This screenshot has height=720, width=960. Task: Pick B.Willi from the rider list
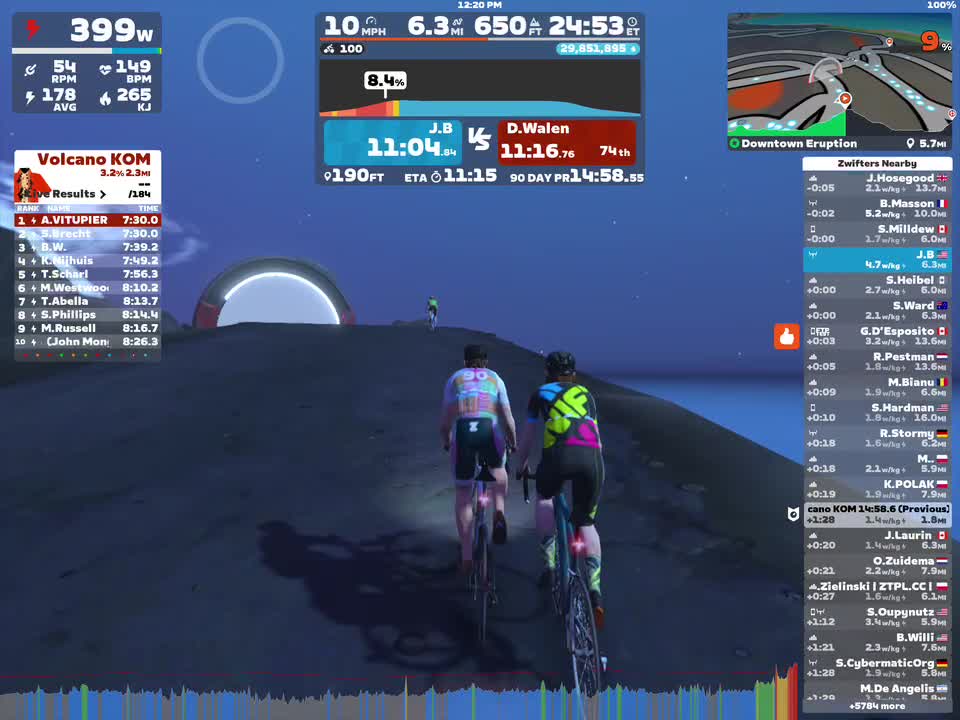877,642
